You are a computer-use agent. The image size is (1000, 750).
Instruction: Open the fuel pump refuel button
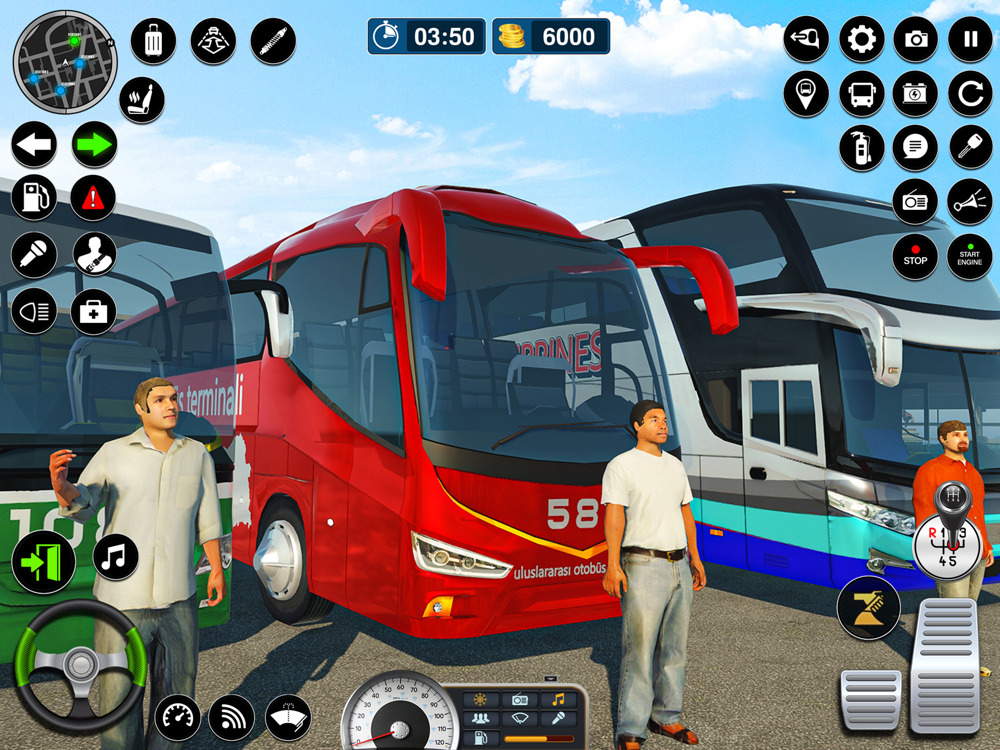point(34,198)
